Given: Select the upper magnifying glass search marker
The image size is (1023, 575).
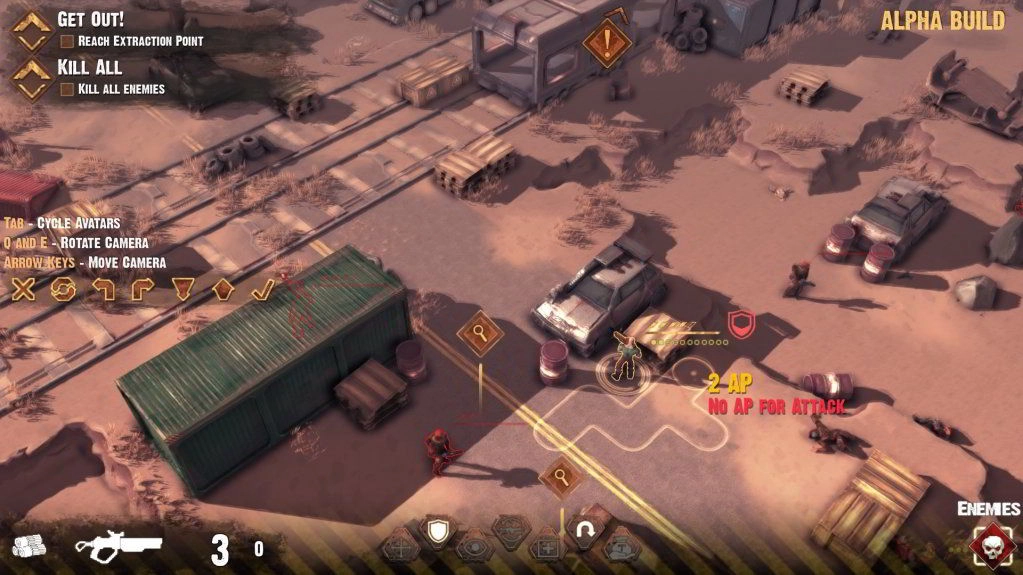Looking at the screenshot, I should 481,332.
